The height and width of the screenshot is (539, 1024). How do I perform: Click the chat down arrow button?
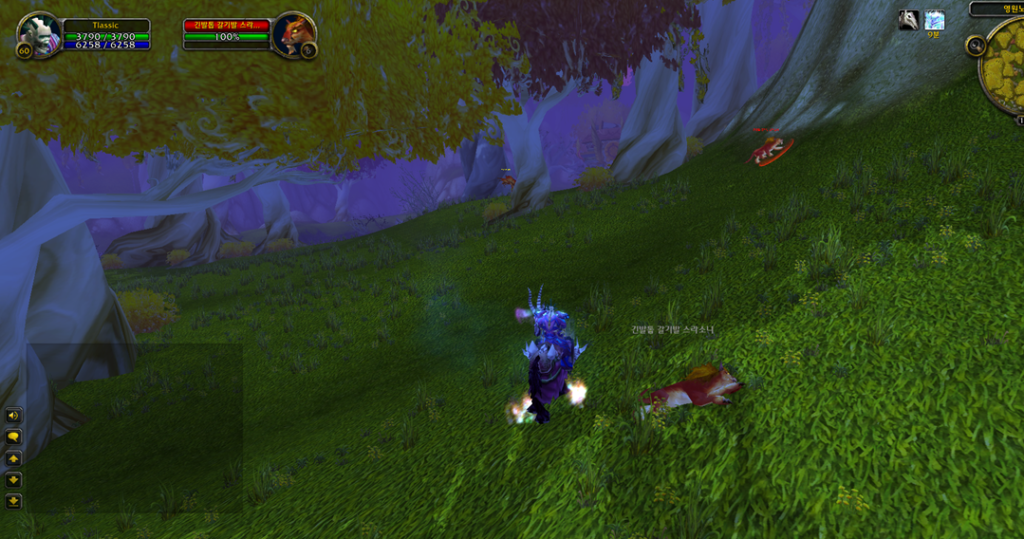(x=14, y=480)
